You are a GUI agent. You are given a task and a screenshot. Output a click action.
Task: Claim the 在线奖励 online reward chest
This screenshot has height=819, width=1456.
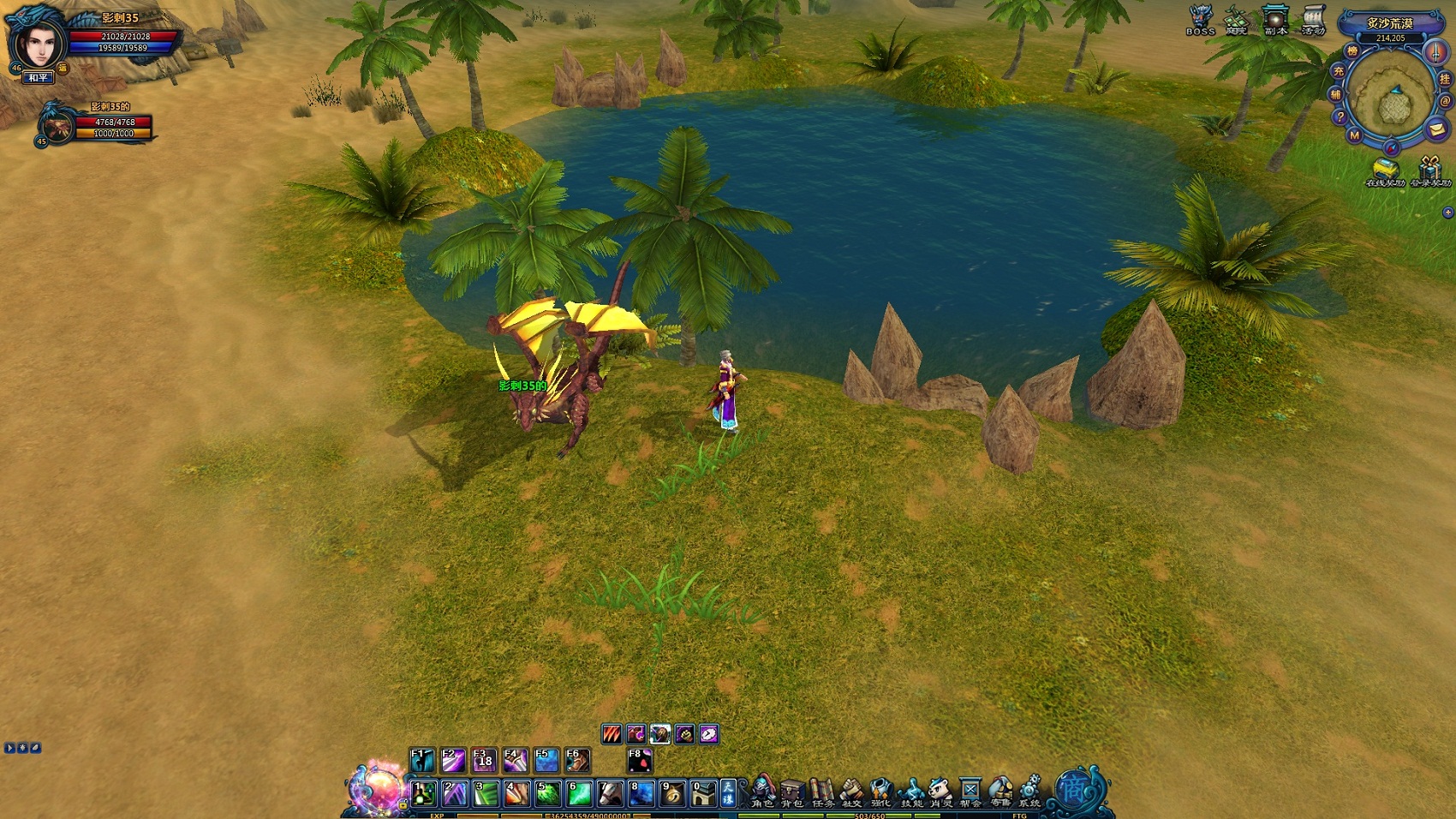coord(1384,170)
